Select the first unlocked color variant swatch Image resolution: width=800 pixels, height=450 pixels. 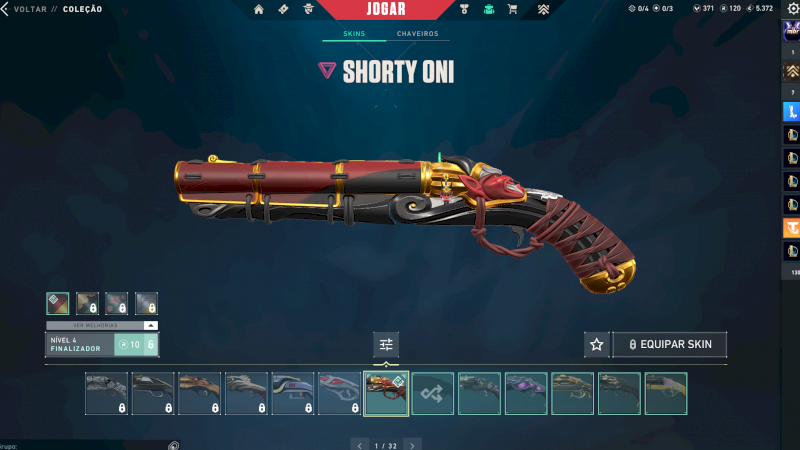pos(58,303)
